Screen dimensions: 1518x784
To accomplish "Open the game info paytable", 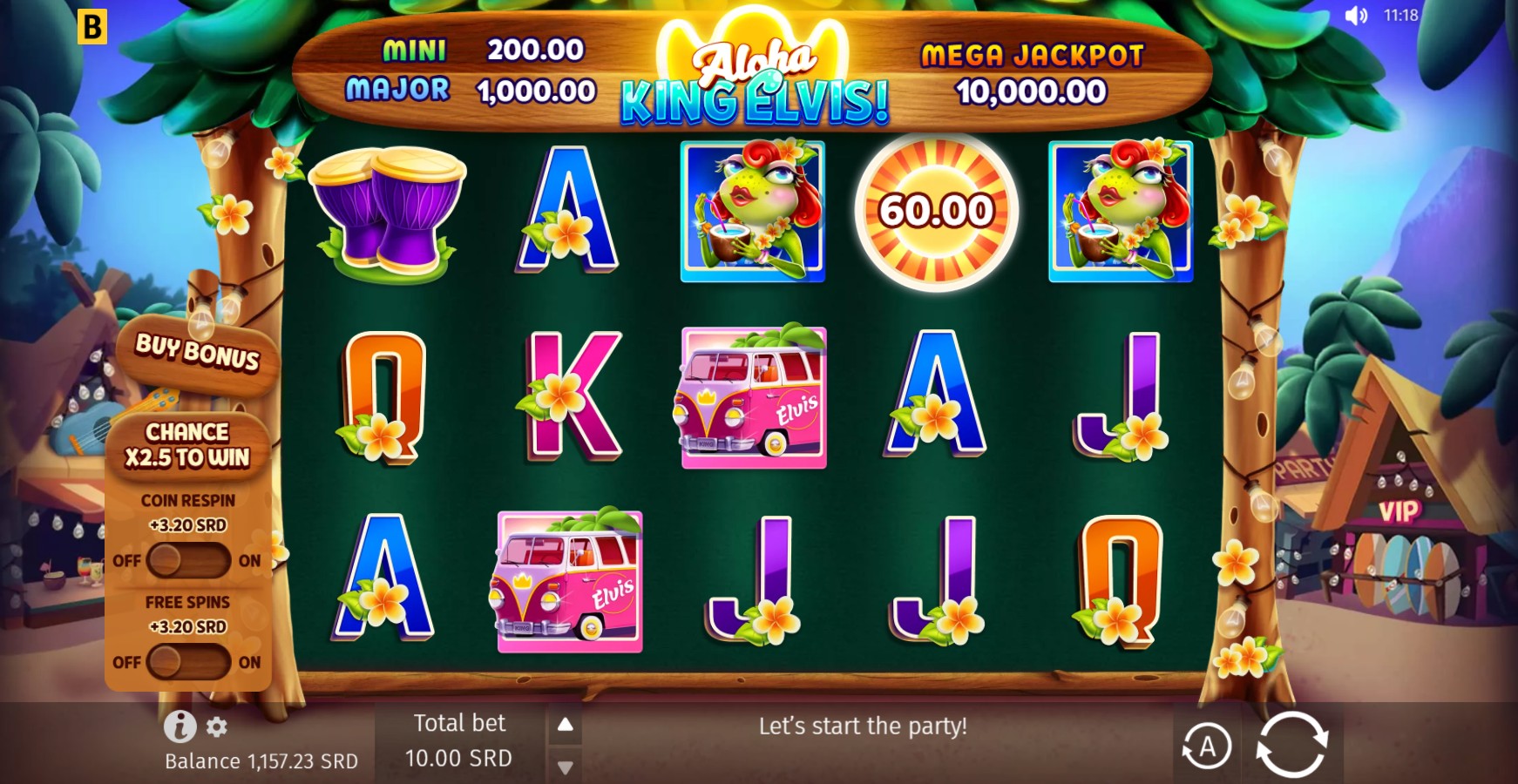I will coord(180,726).
